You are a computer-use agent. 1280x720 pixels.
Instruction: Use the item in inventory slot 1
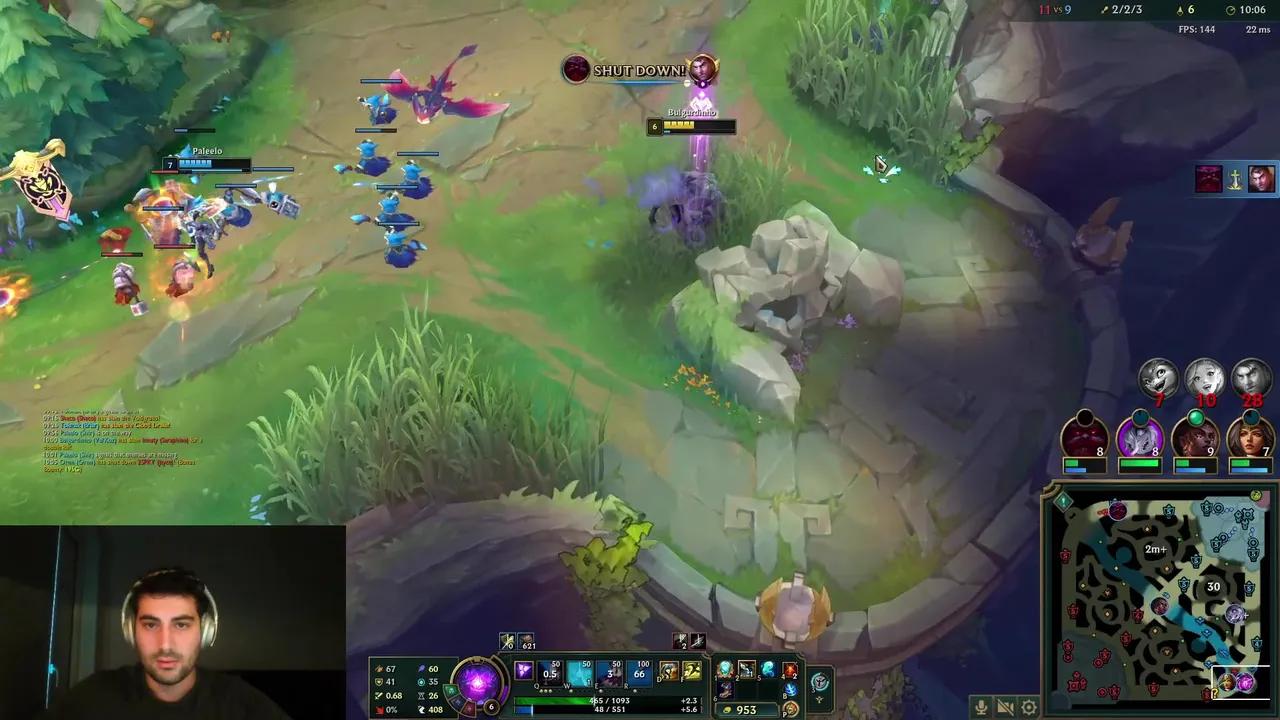(x=724, y=670)
